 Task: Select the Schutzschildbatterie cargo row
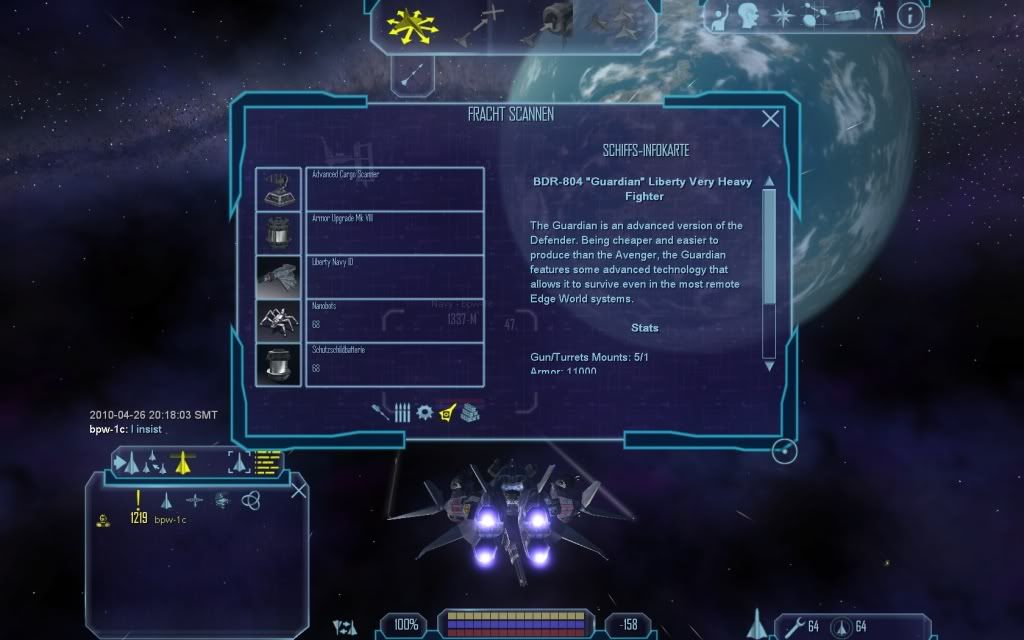click(x=395, y=364)
